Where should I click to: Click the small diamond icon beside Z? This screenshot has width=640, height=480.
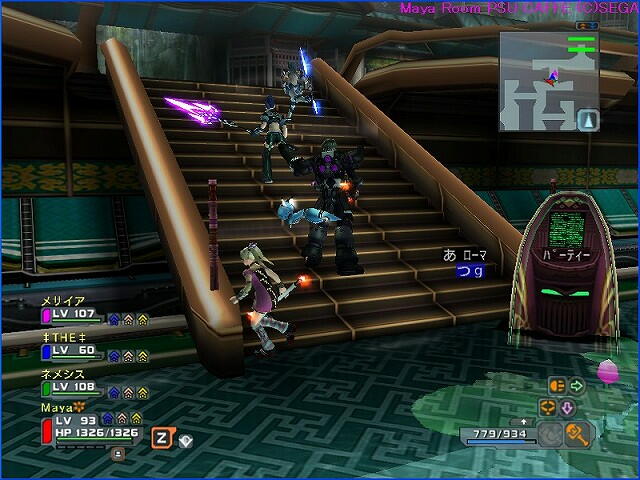tap(186, 440)
